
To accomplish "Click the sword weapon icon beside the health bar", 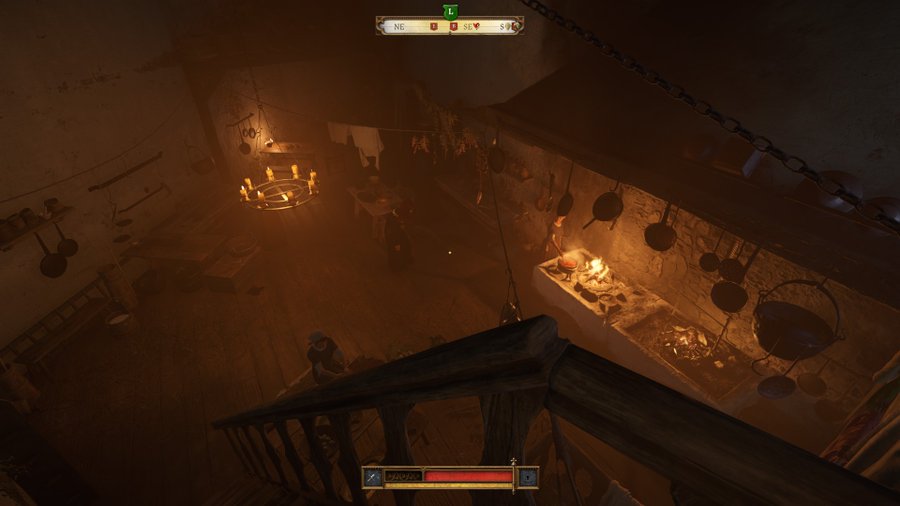I will [x=372, y=477].
